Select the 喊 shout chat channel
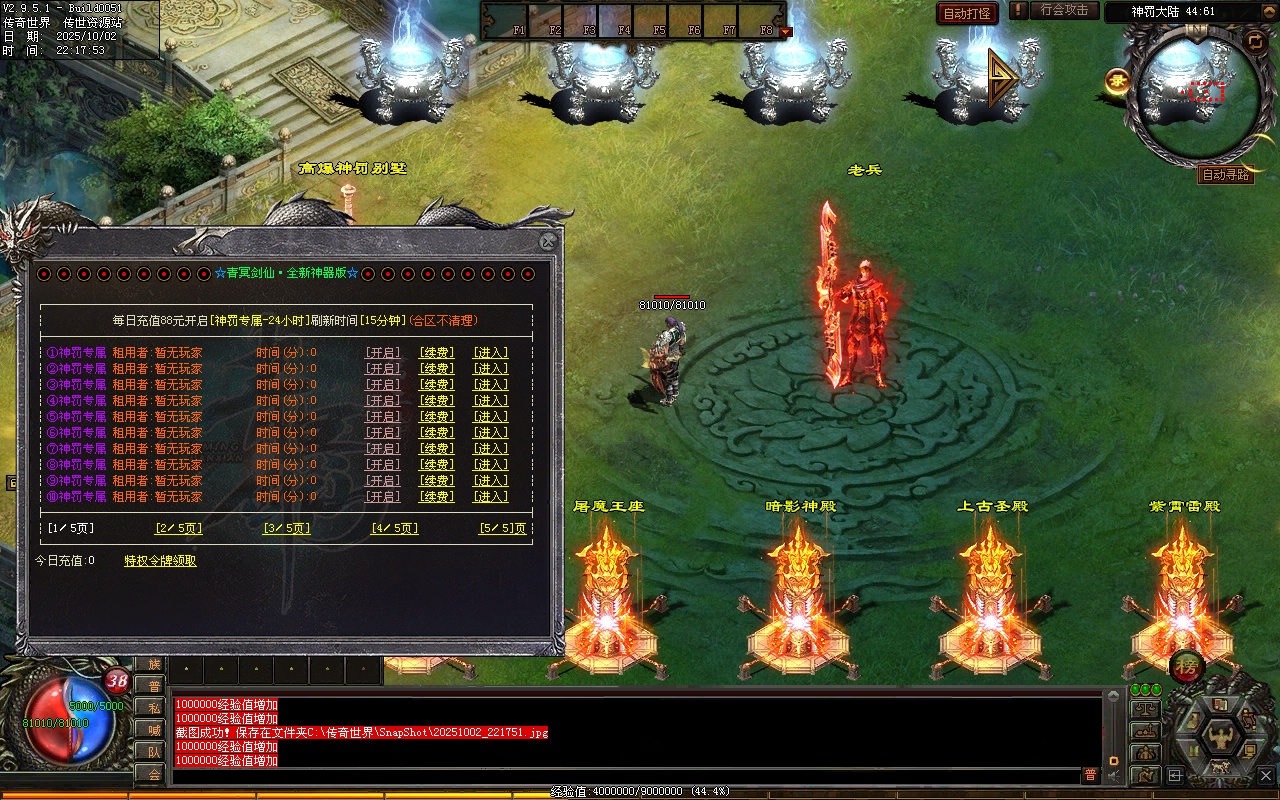1280x800 pixels. click(x=150, y=730)
